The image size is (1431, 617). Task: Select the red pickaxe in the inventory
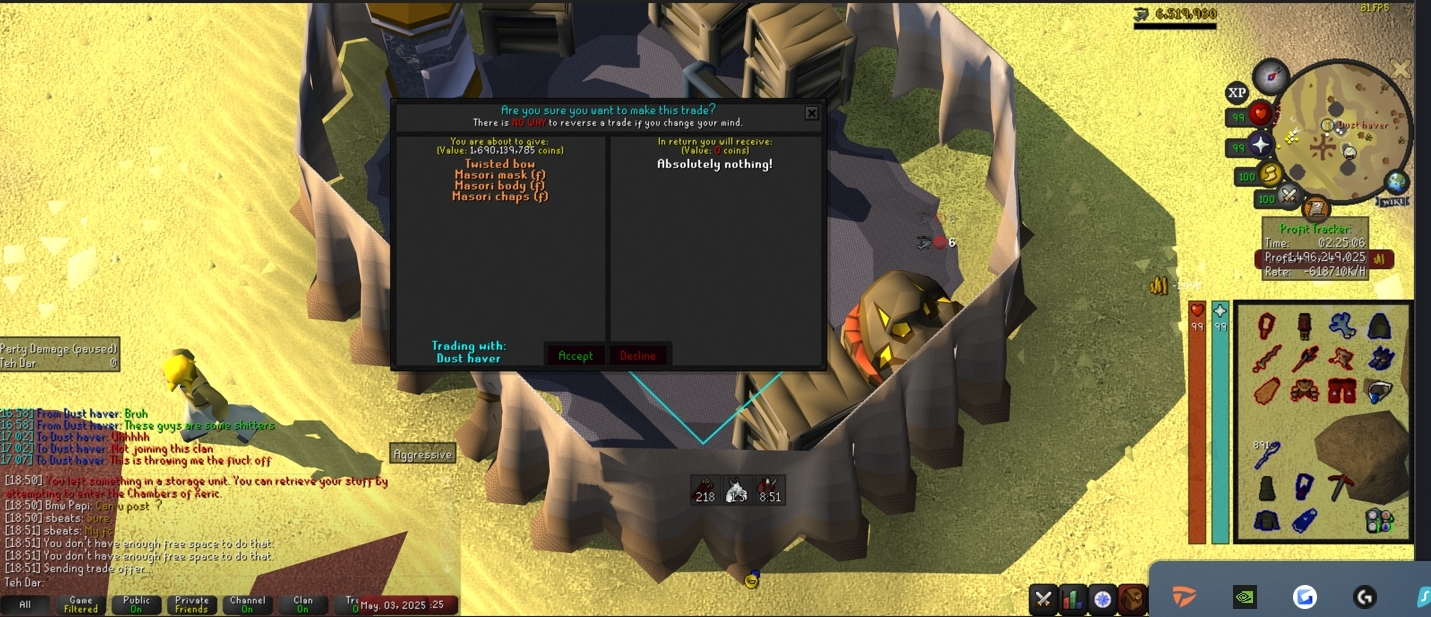pos(1340,487)
